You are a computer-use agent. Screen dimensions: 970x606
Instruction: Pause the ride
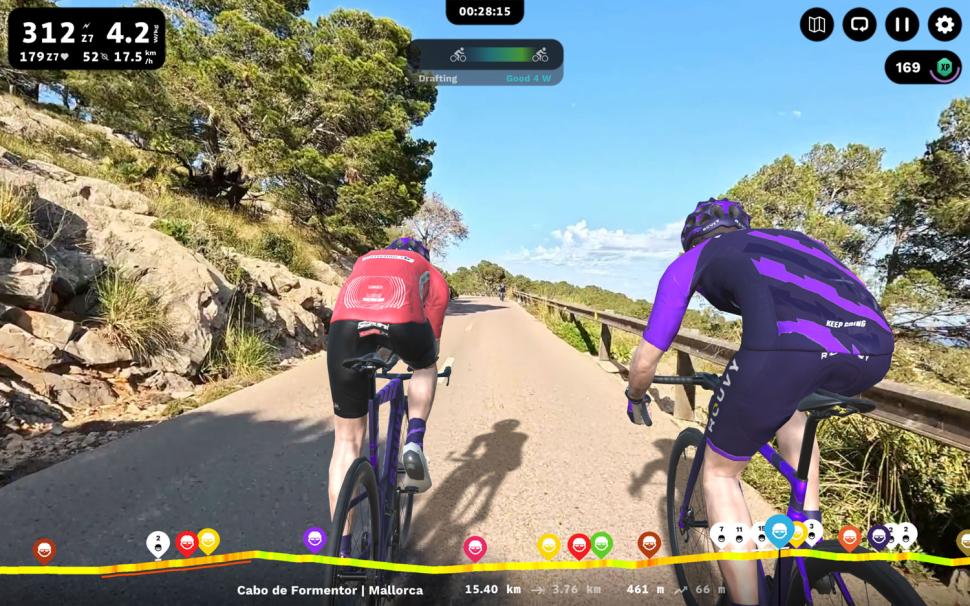pos(902,24)
